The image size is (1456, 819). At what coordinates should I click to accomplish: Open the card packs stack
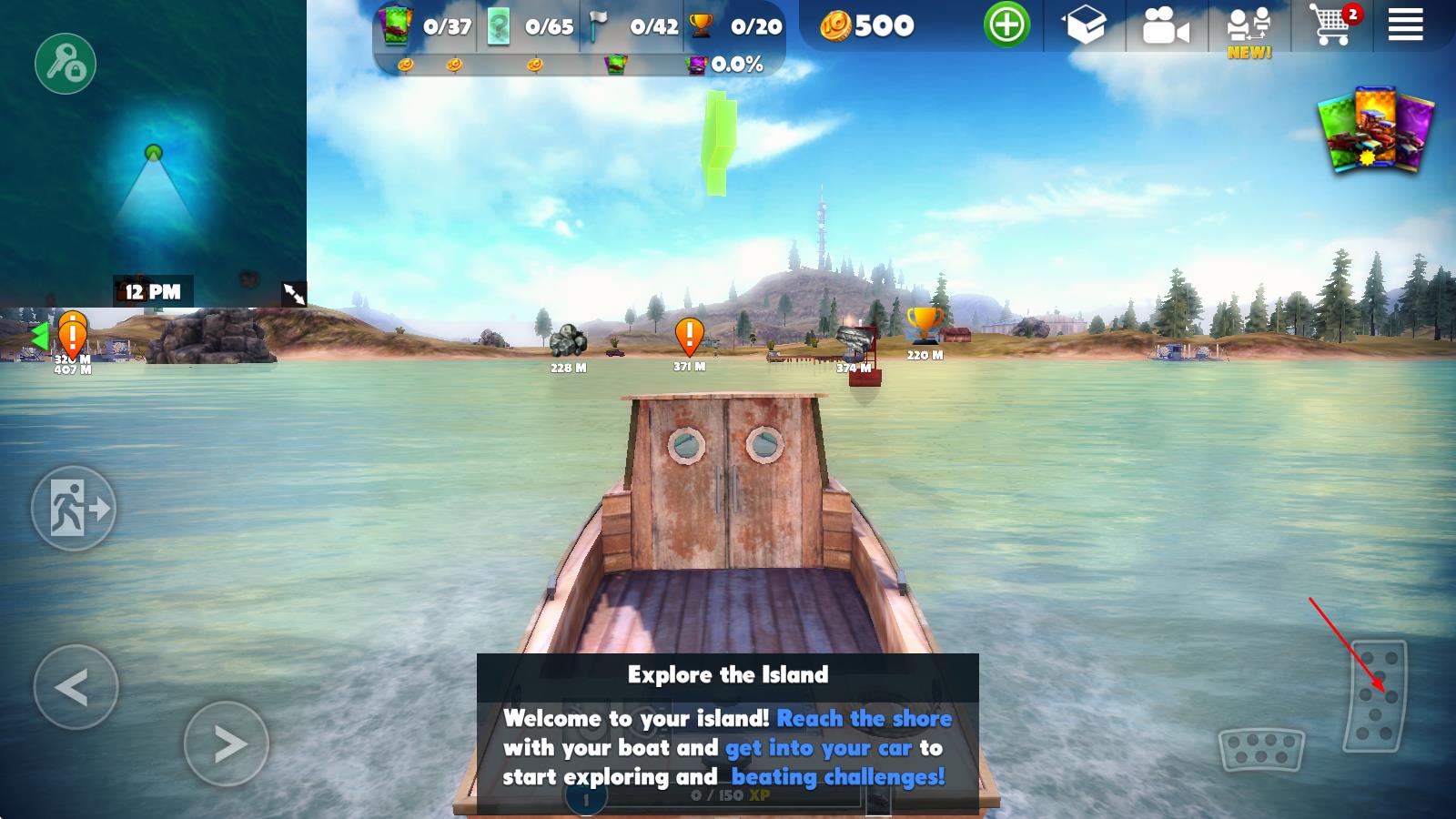point(1376,130)
